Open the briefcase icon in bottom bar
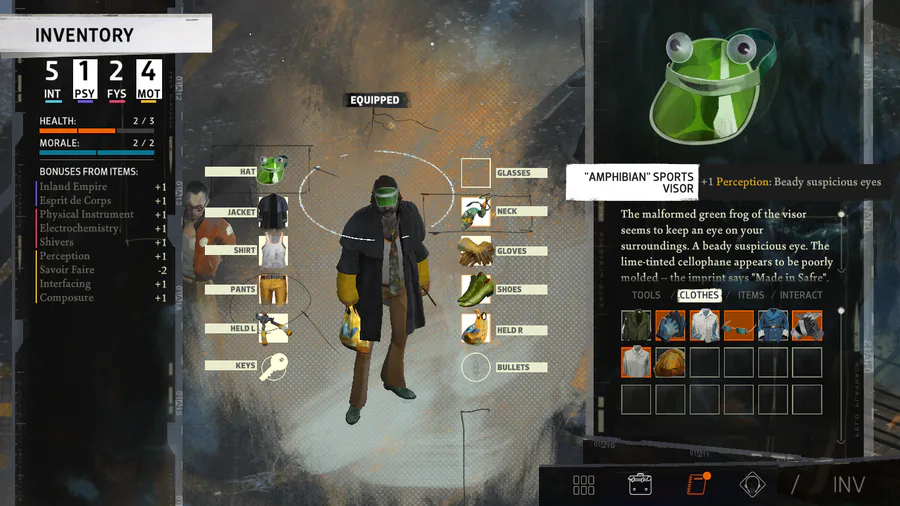900x506 pixels. [640, 484]
